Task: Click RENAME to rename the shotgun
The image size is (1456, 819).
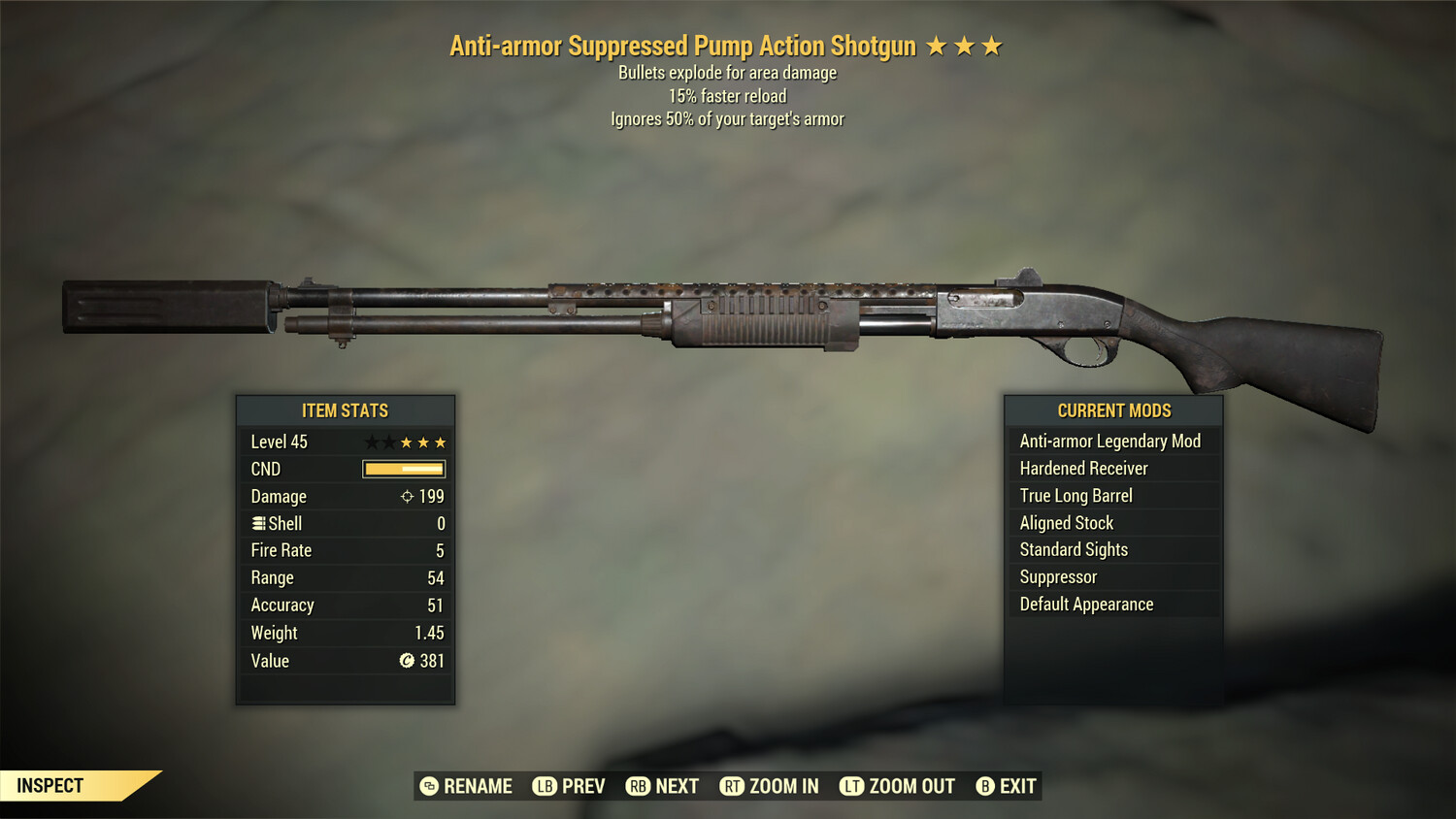Action: click(478, 786)
